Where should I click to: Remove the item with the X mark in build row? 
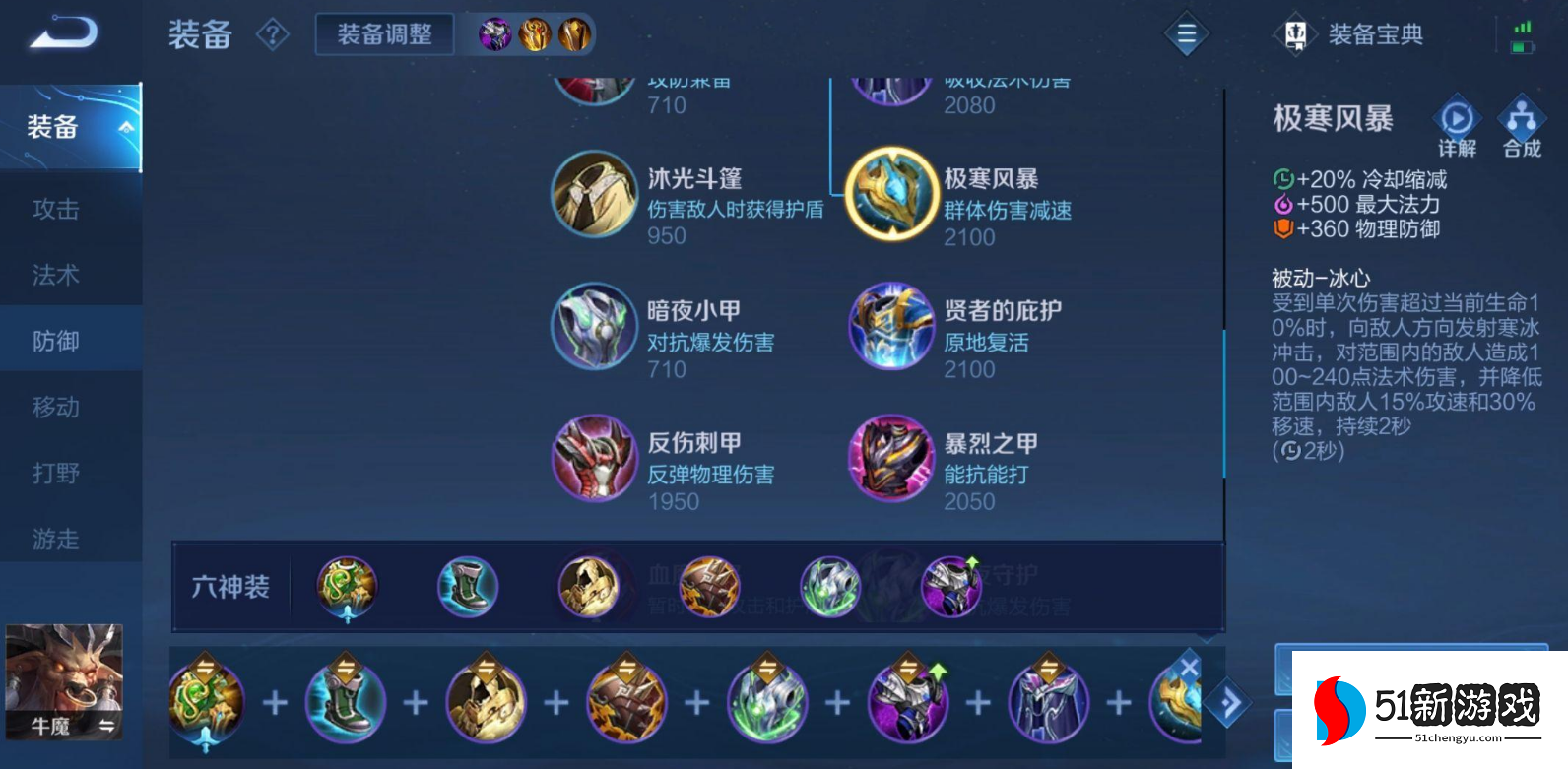pyautogui.click(x=1190, y=667)
